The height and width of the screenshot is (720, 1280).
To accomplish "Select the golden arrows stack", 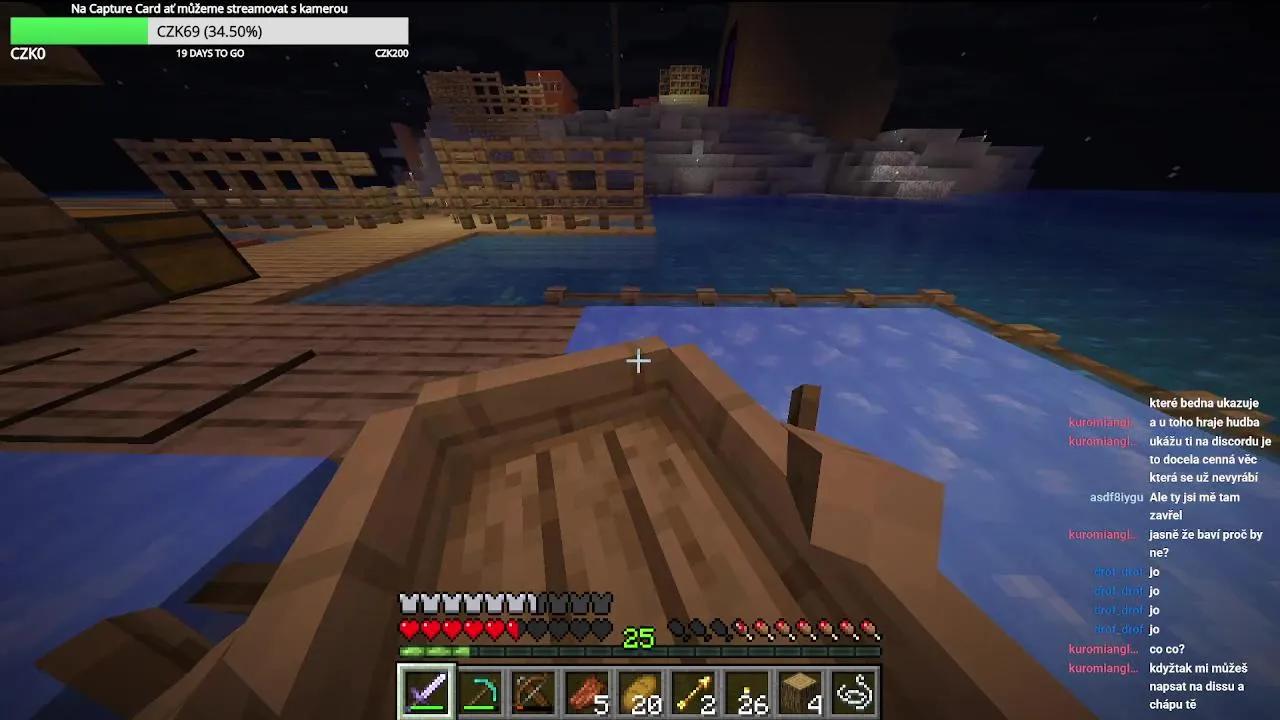I will click(694, 690).
